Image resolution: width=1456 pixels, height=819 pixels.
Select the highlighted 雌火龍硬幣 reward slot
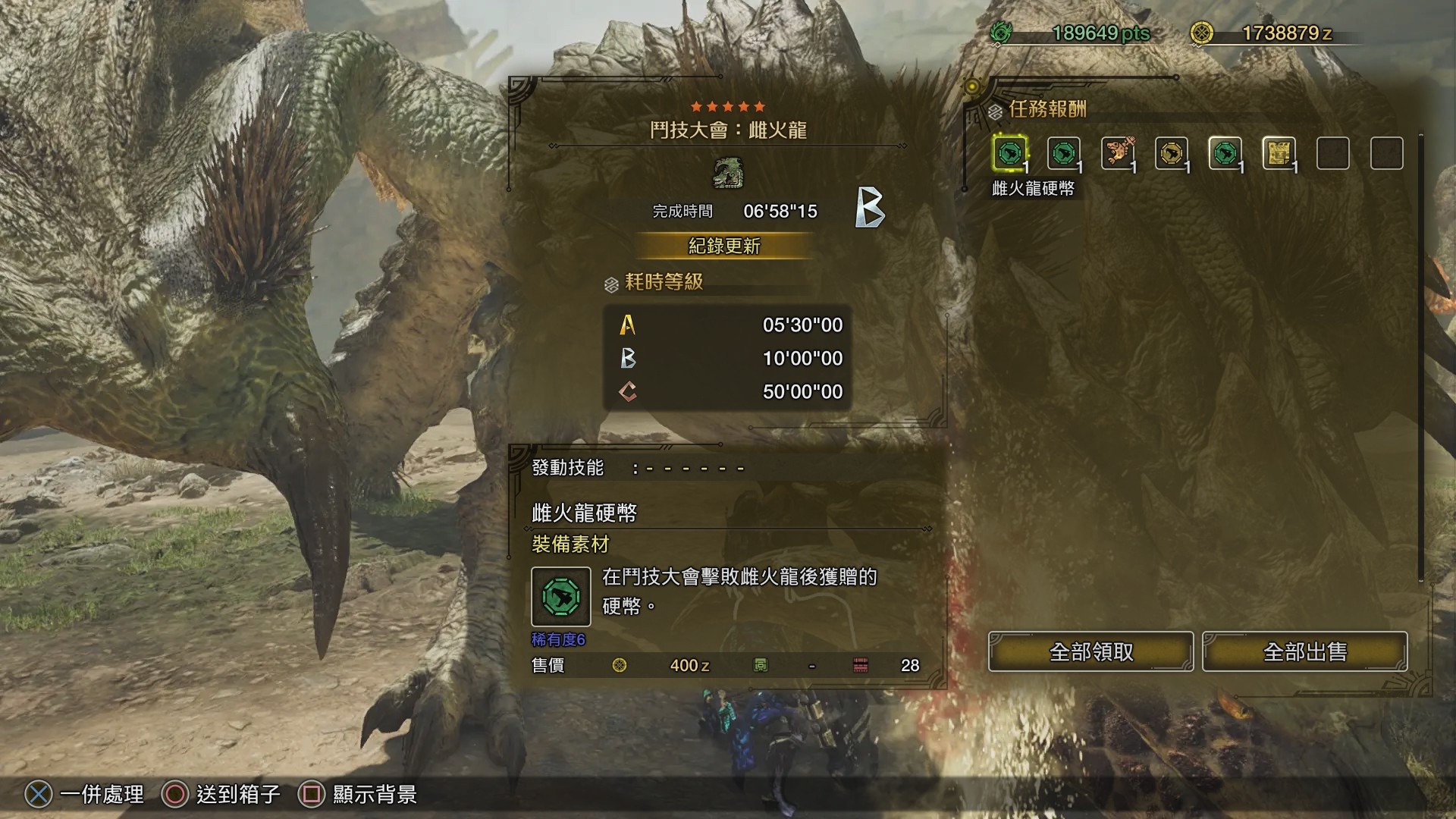coord(1010,153)
